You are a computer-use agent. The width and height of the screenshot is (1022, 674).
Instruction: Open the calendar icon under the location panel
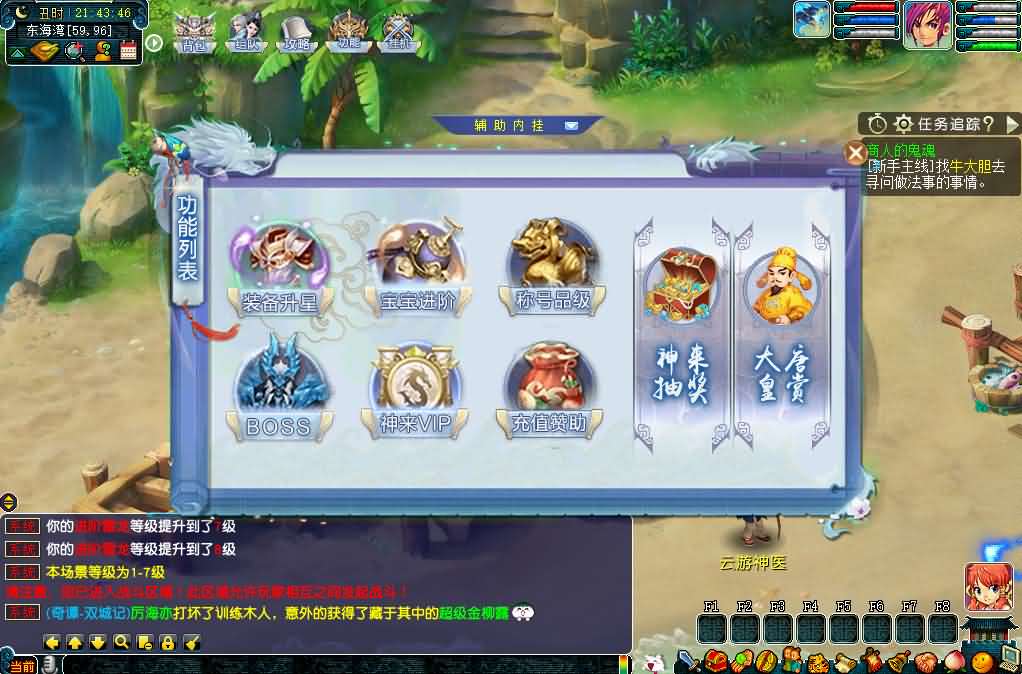(x=128, y=52)
